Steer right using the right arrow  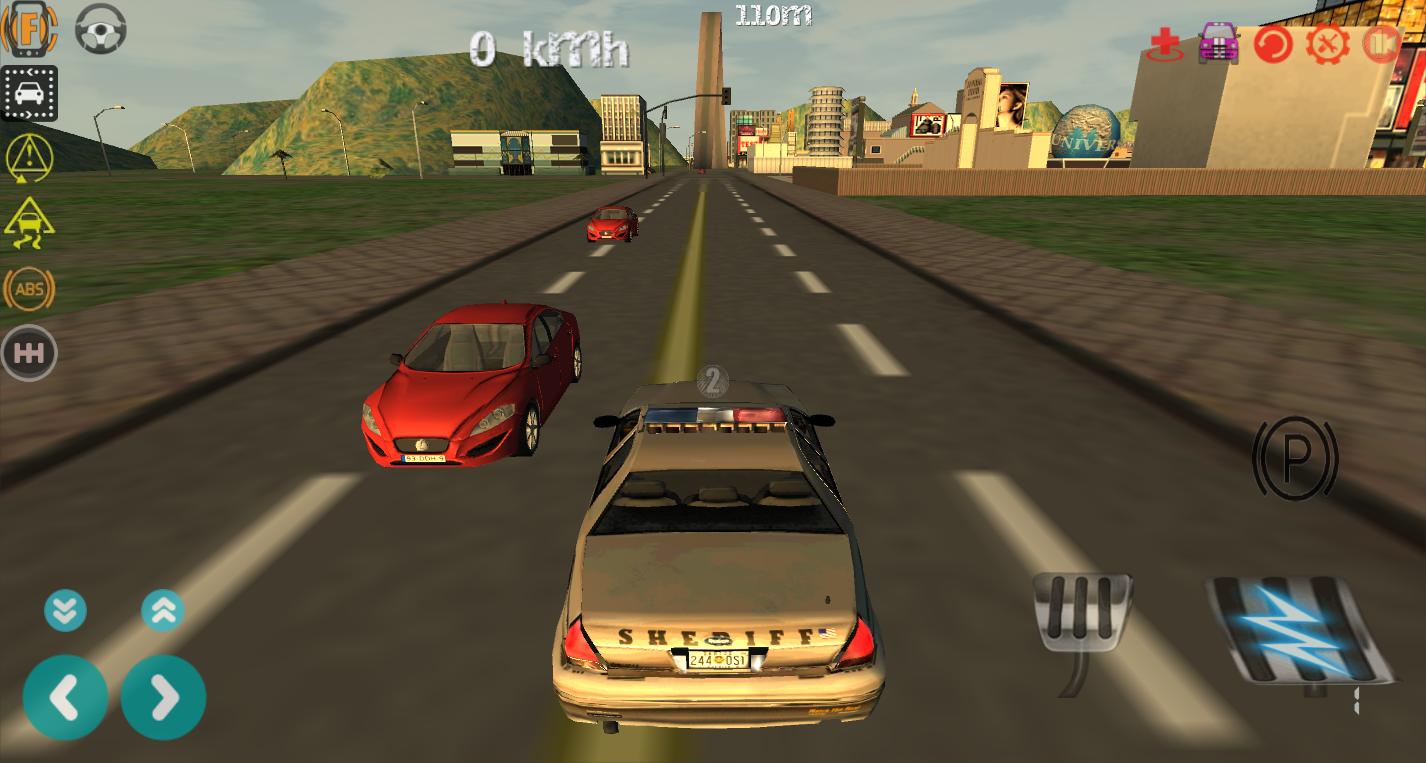click(163, 697)
